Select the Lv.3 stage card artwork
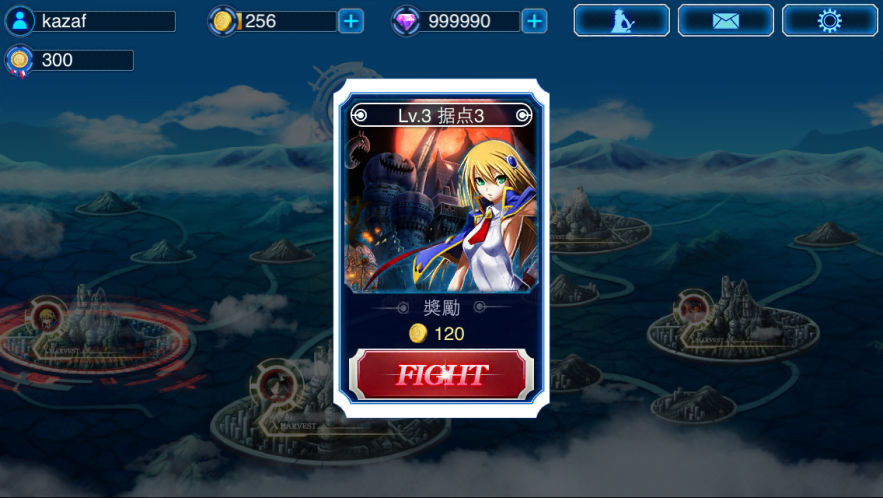This screenshot has width=883, height=498. point(441,210)
